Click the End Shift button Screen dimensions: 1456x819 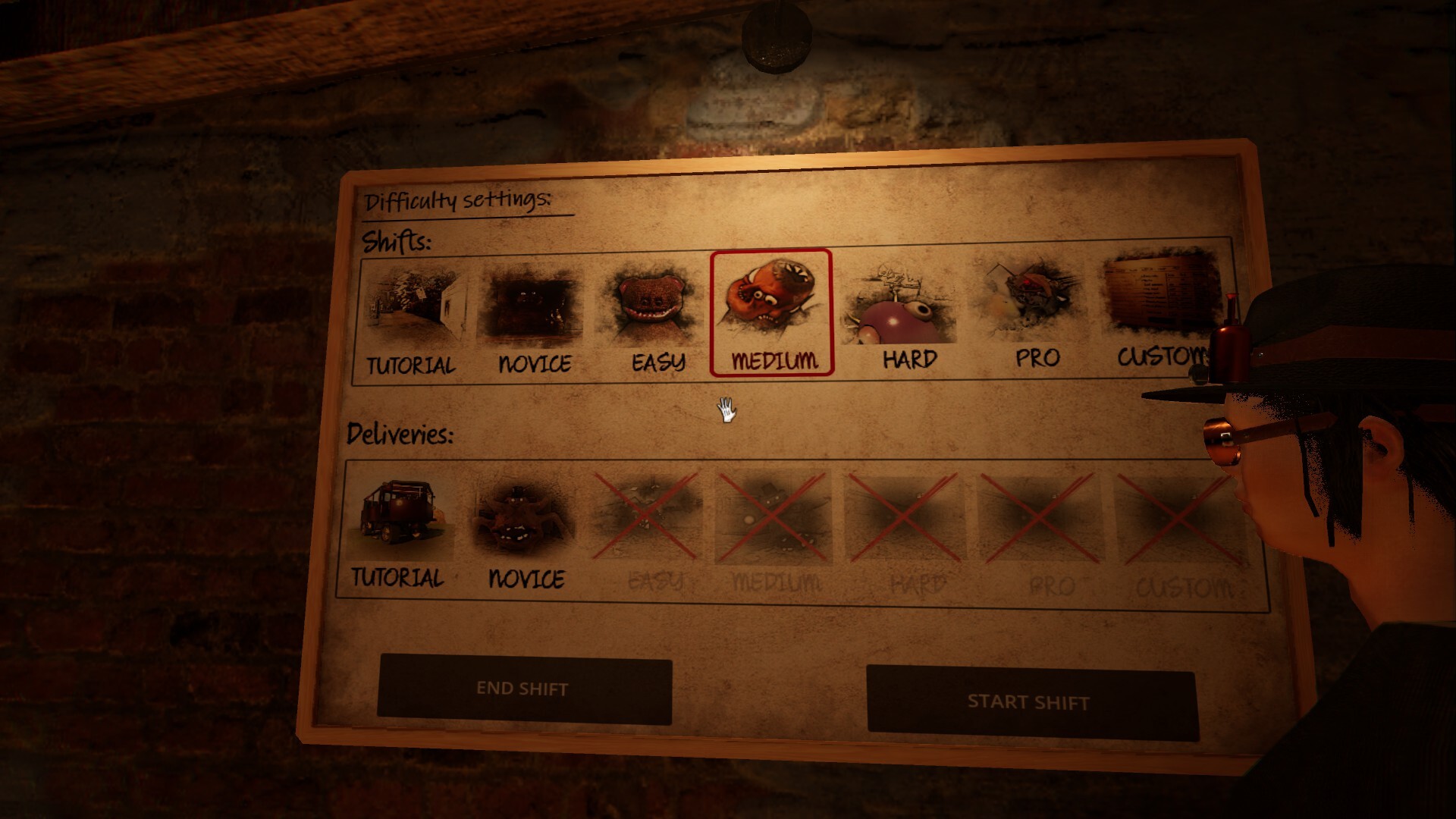coord(523,689)
